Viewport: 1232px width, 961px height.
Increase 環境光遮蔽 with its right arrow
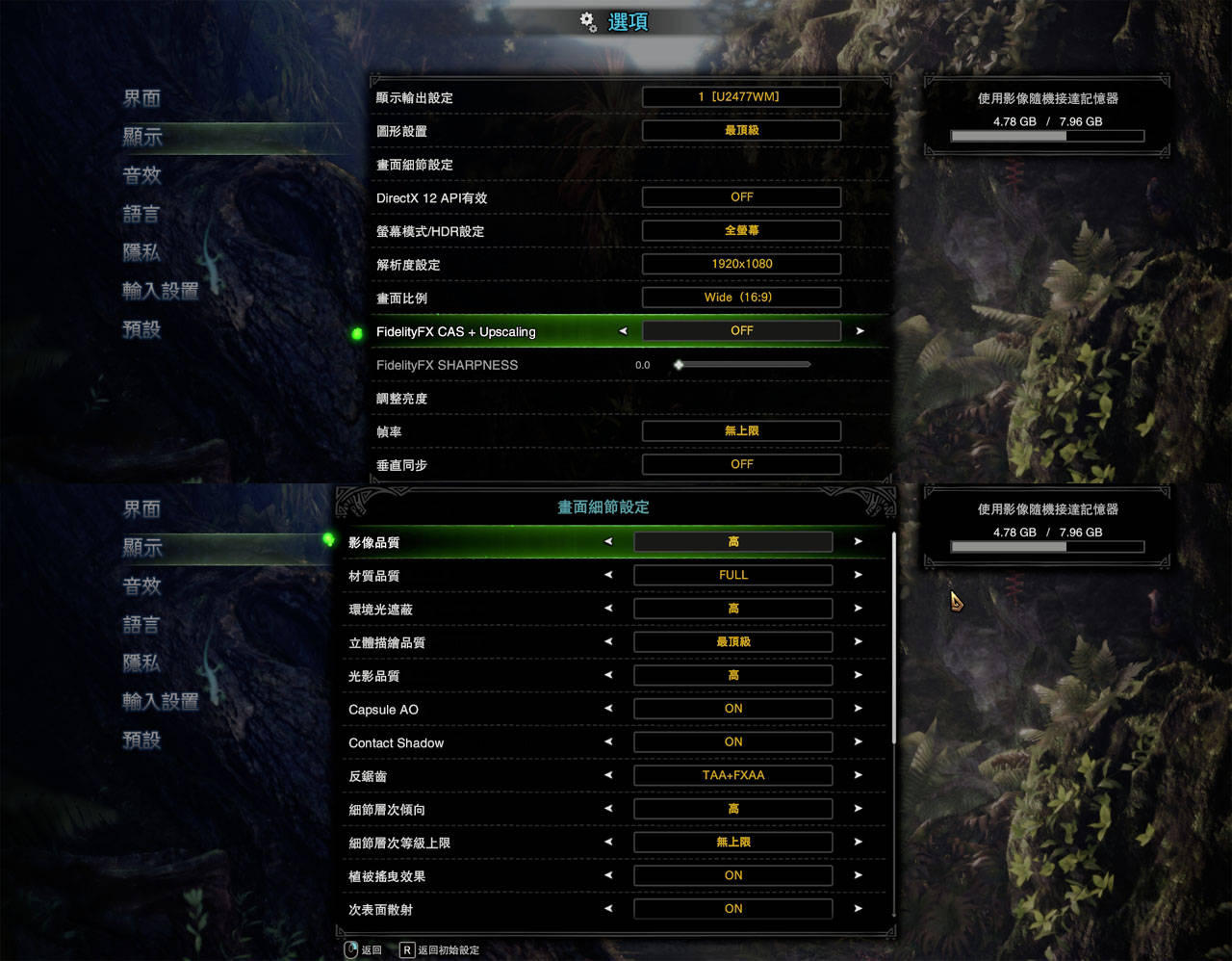pyautogui.click(x=858, y=609)
